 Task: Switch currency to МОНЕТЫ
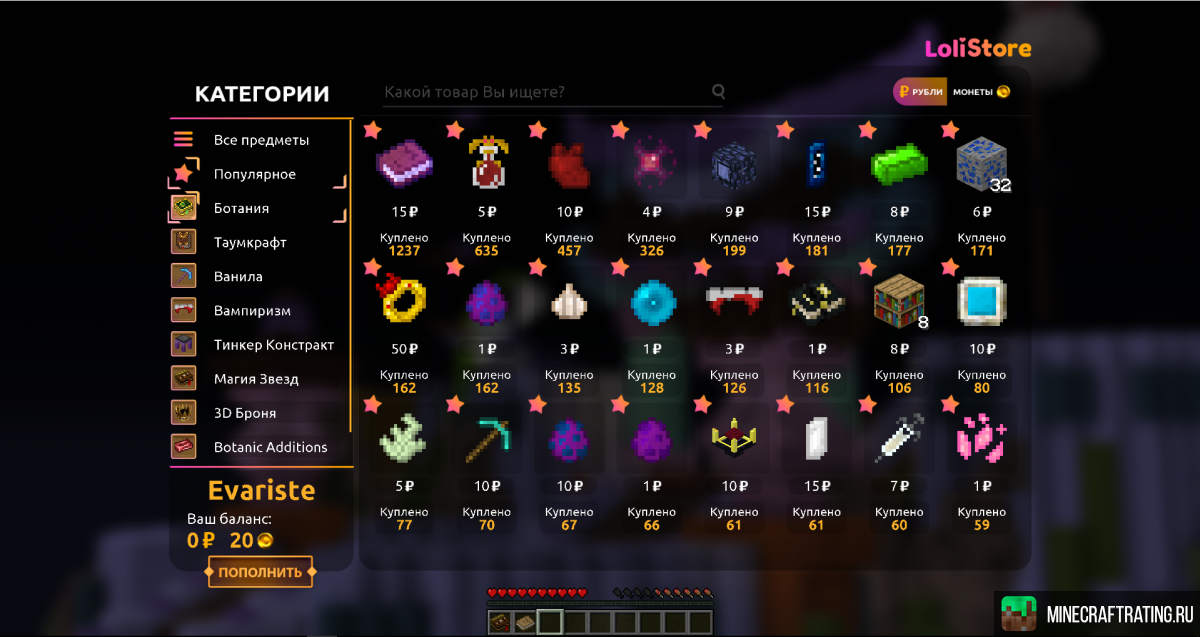tap(980, 92)
